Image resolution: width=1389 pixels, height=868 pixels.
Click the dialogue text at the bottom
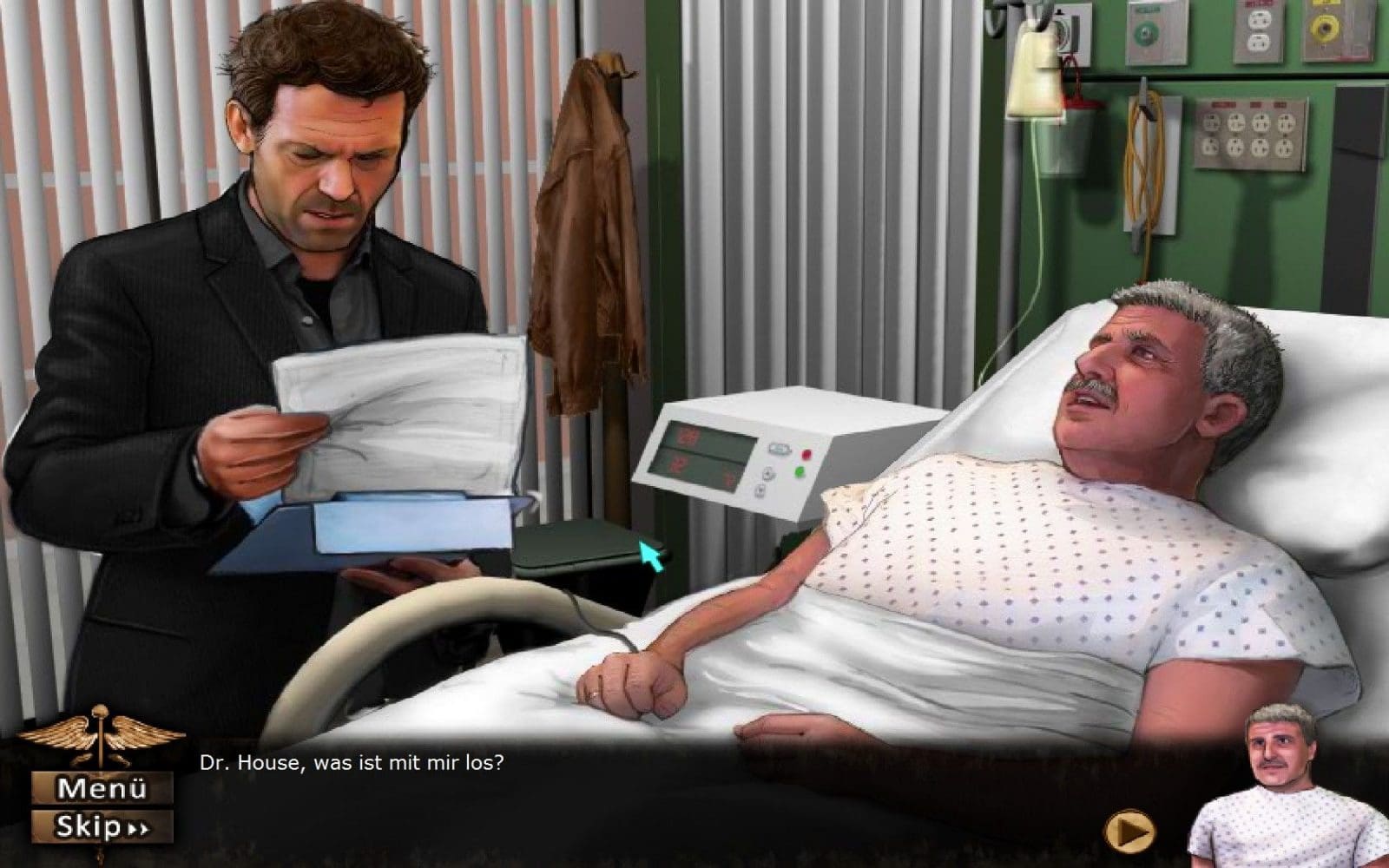[x=352, y=764]
